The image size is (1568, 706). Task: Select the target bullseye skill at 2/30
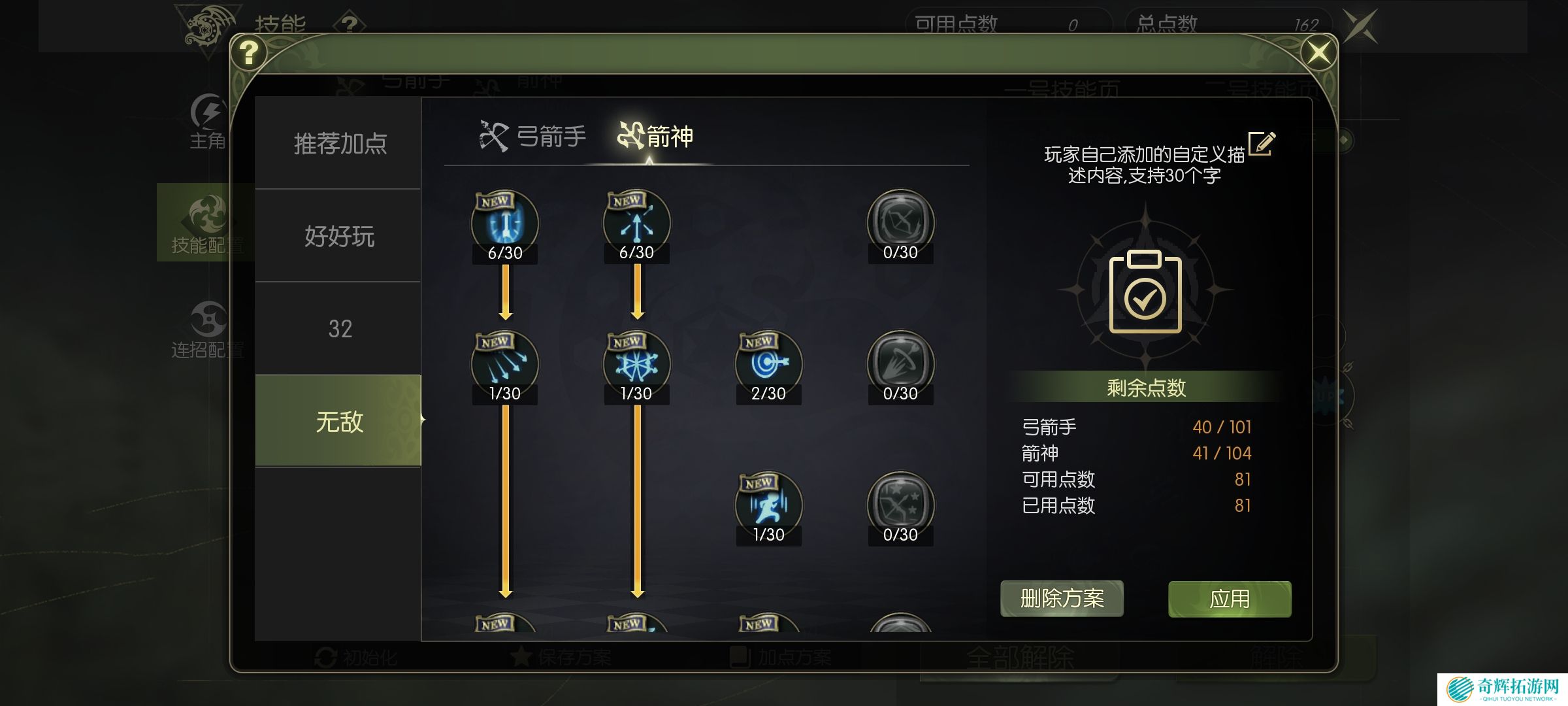(x=768, y=363)
